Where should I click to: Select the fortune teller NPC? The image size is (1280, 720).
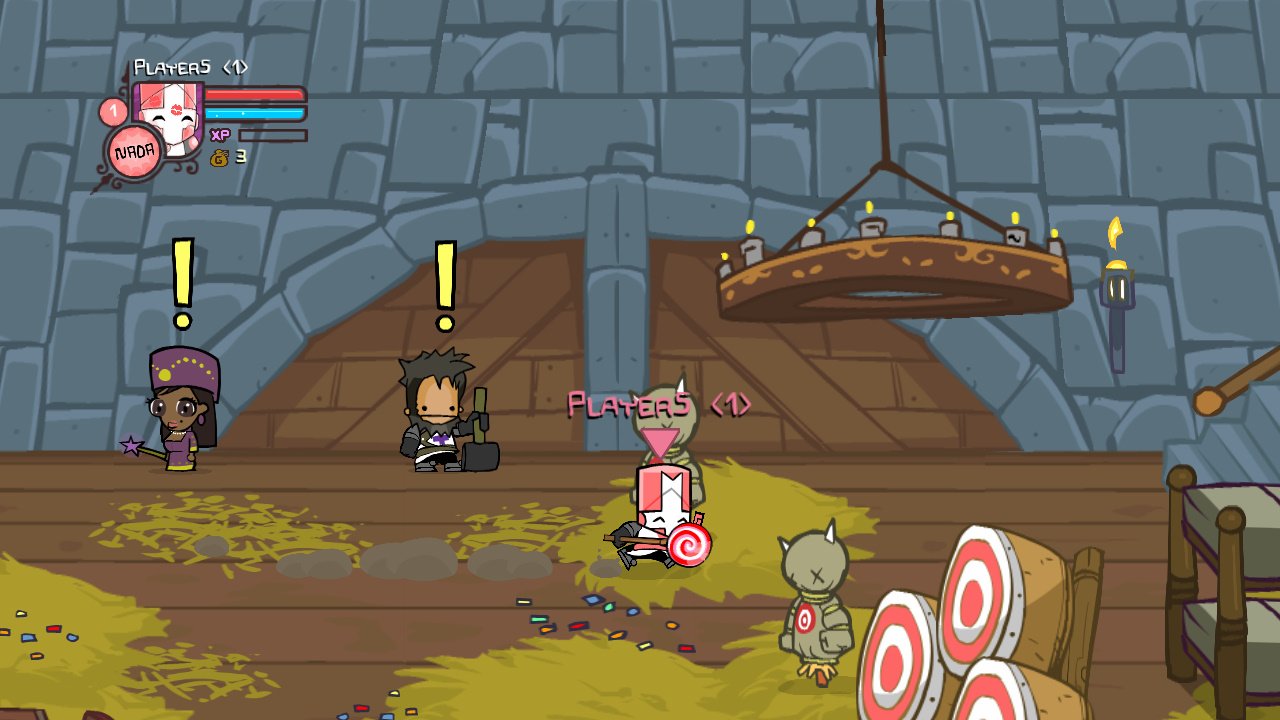[180, 420]
